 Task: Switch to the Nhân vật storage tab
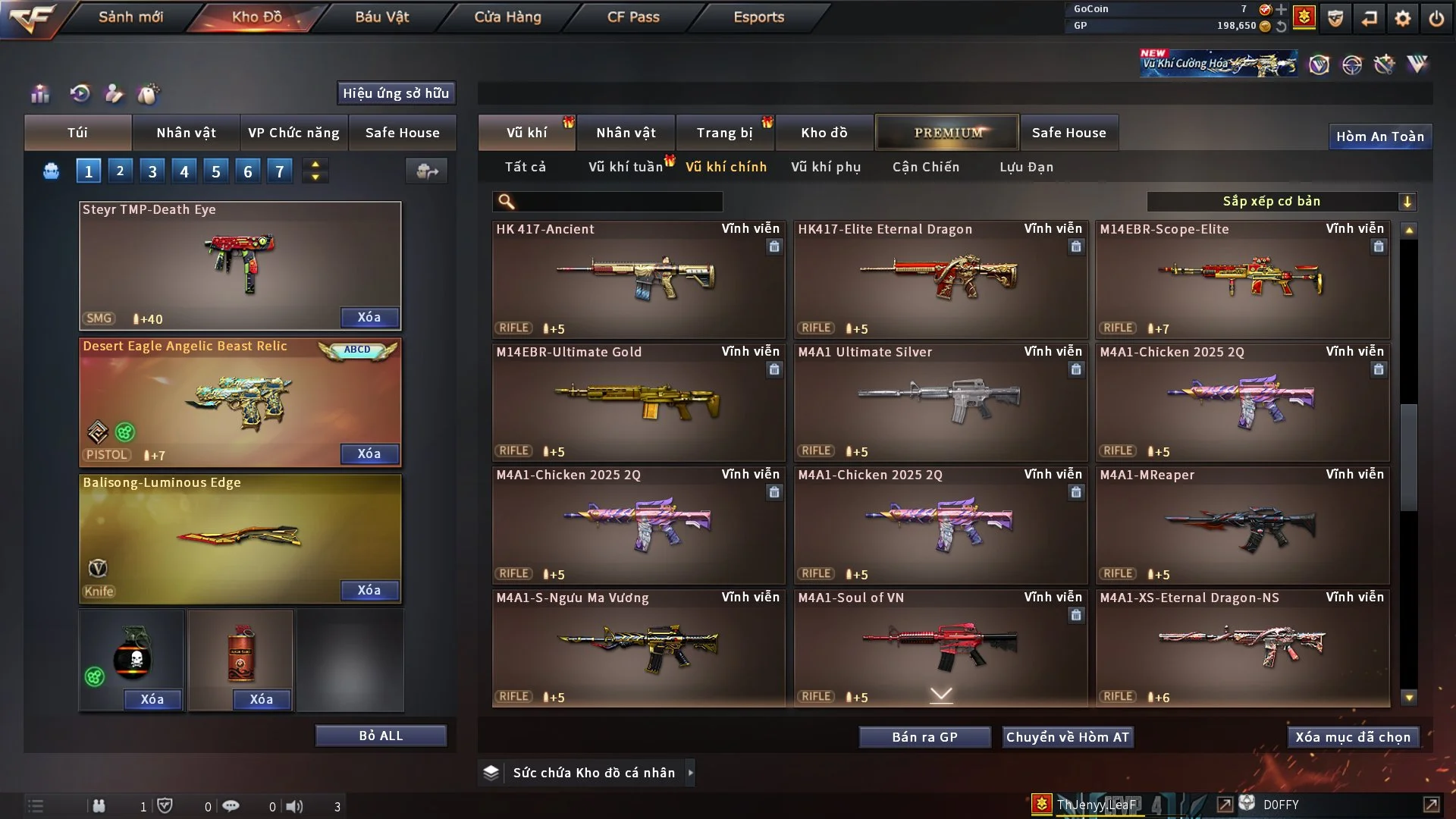[x=626, y=133]
